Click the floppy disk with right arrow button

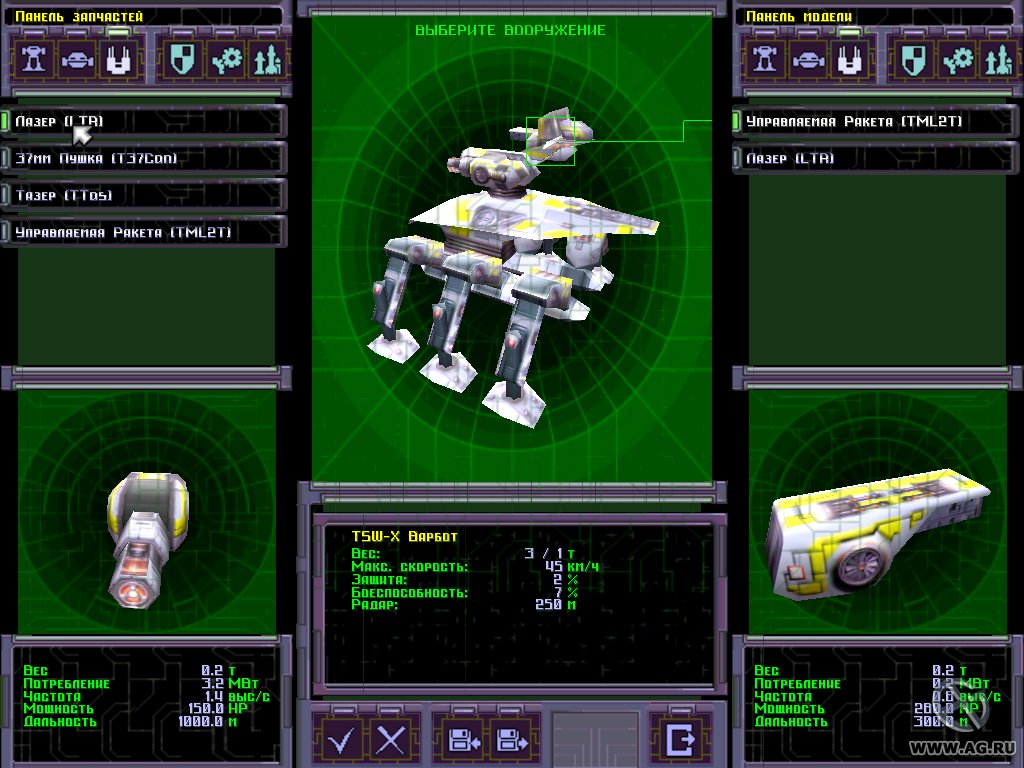point(512,741)
